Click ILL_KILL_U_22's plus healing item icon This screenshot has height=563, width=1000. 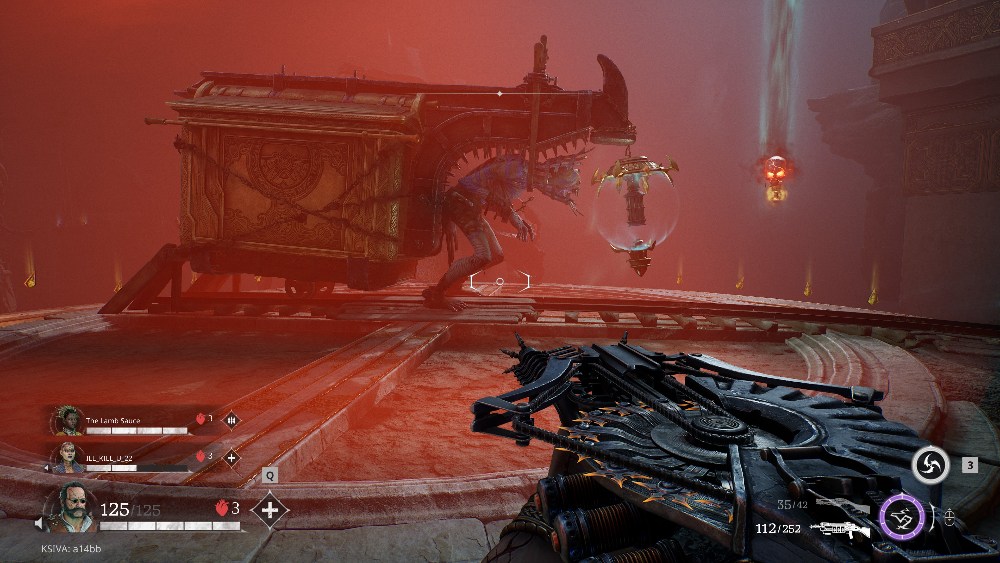tap(231, 457)
